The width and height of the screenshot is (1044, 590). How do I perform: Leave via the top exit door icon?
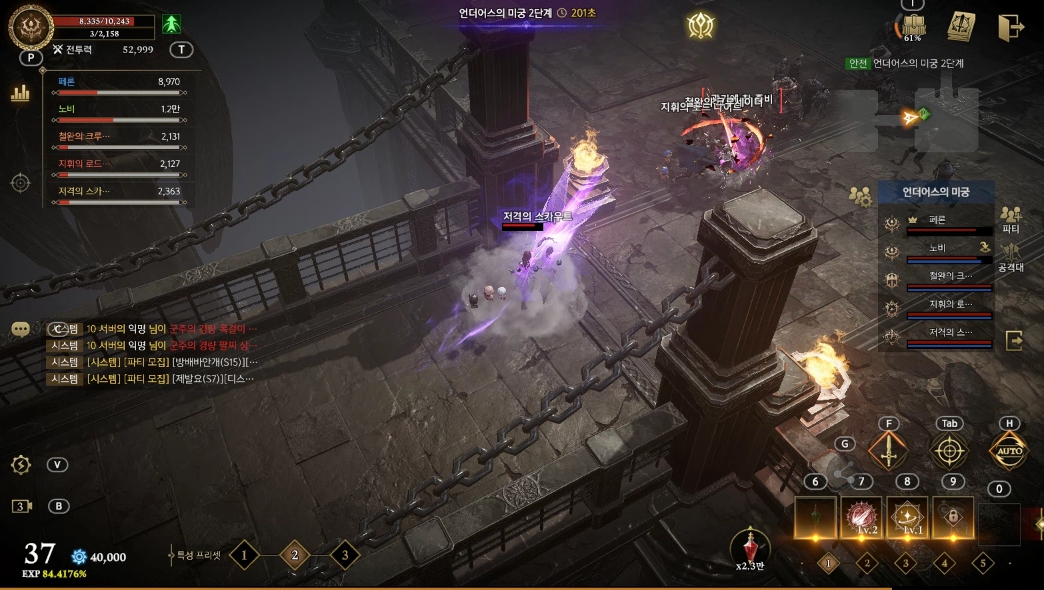(1010, 27)
